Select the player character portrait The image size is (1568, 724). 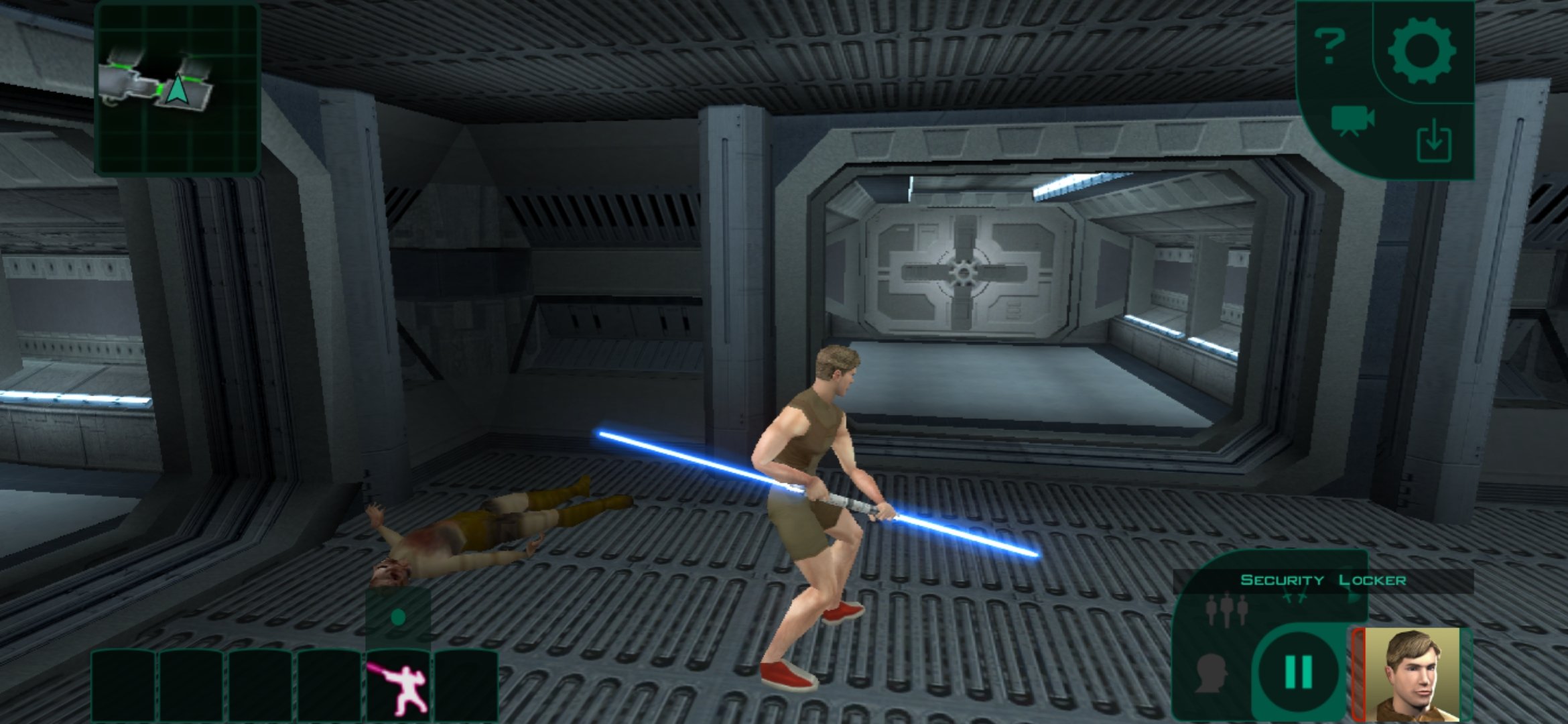(1413, 674)
